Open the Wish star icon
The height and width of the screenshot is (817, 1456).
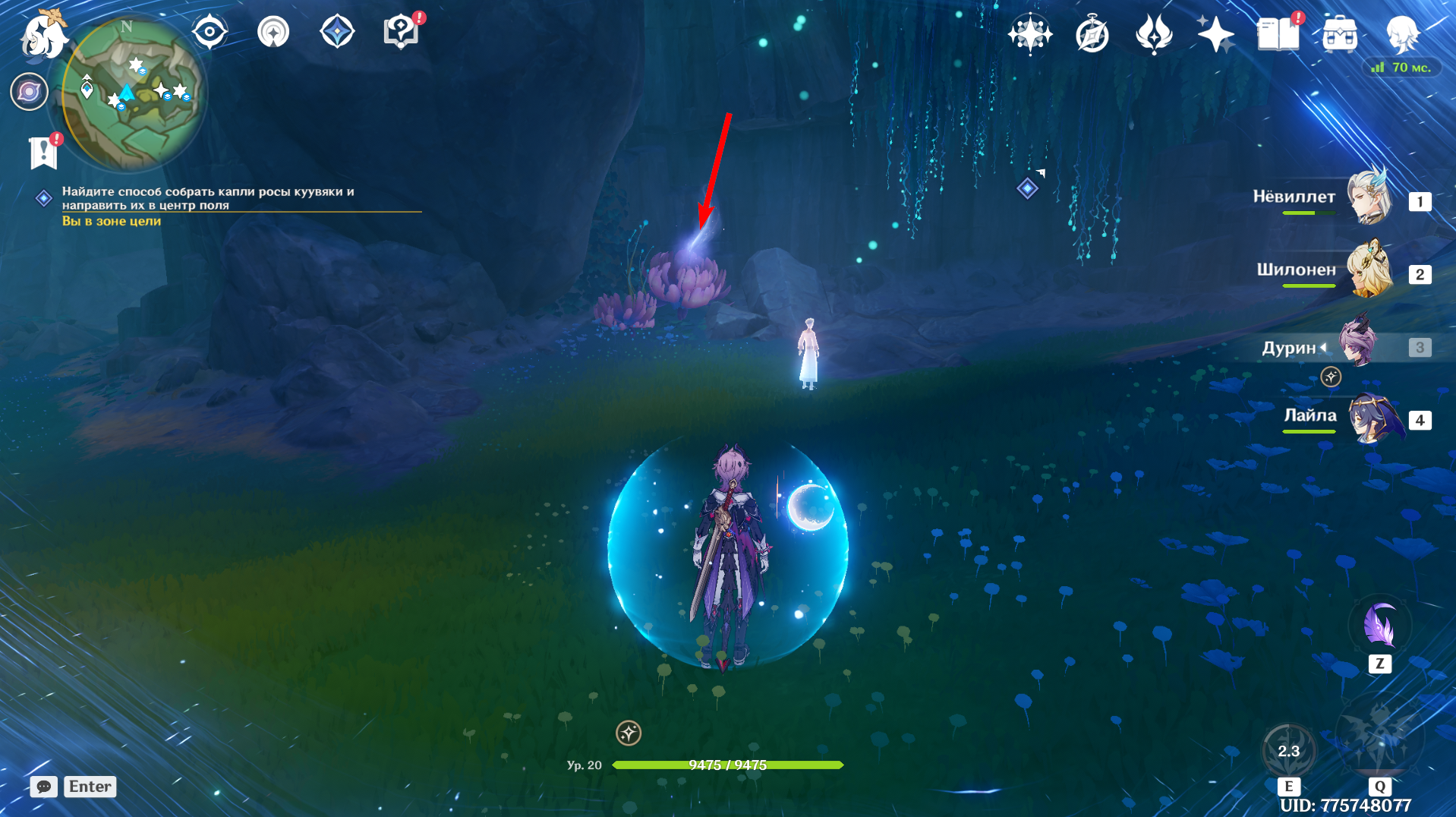pos(1215,34)
